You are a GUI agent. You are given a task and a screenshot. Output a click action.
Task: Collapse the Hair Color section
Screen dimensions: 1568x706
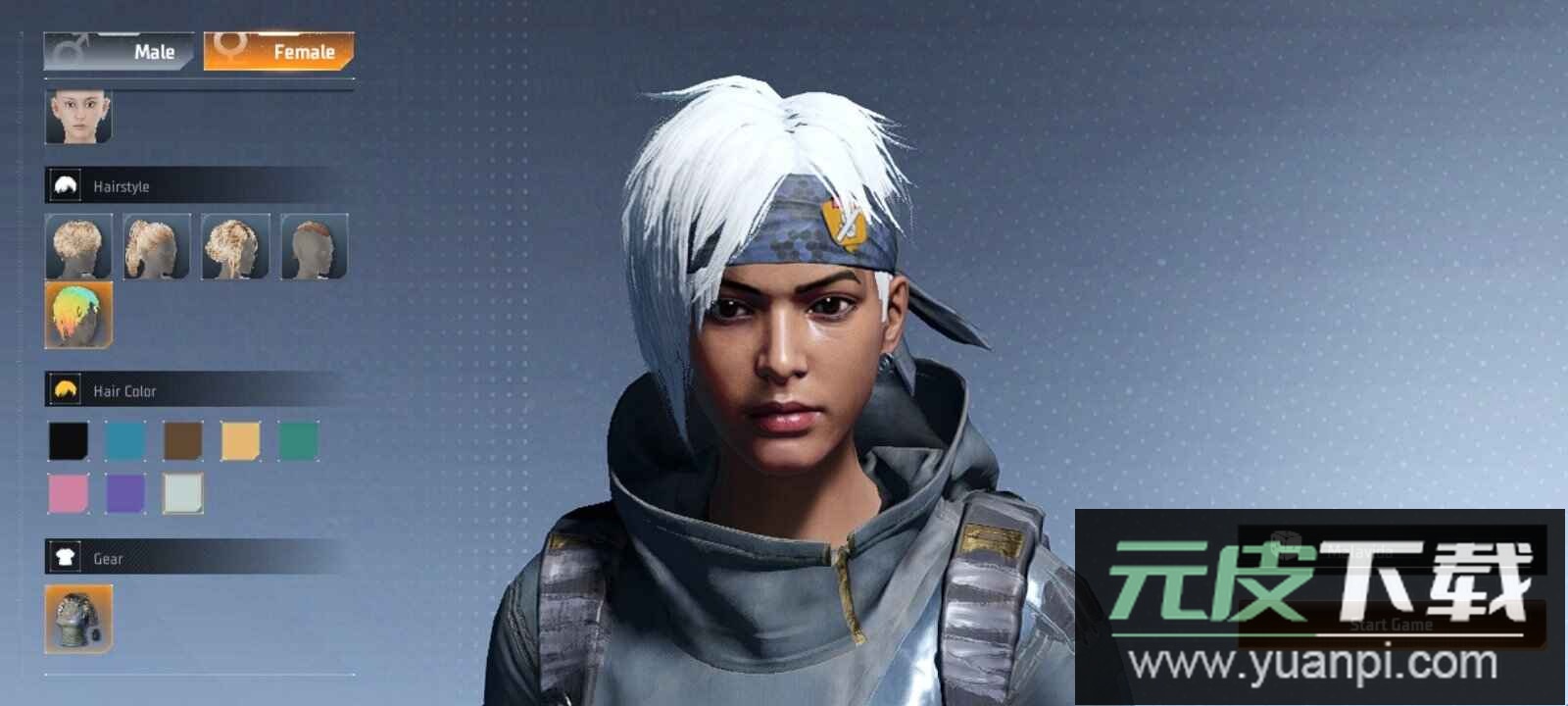pos(196,389)
